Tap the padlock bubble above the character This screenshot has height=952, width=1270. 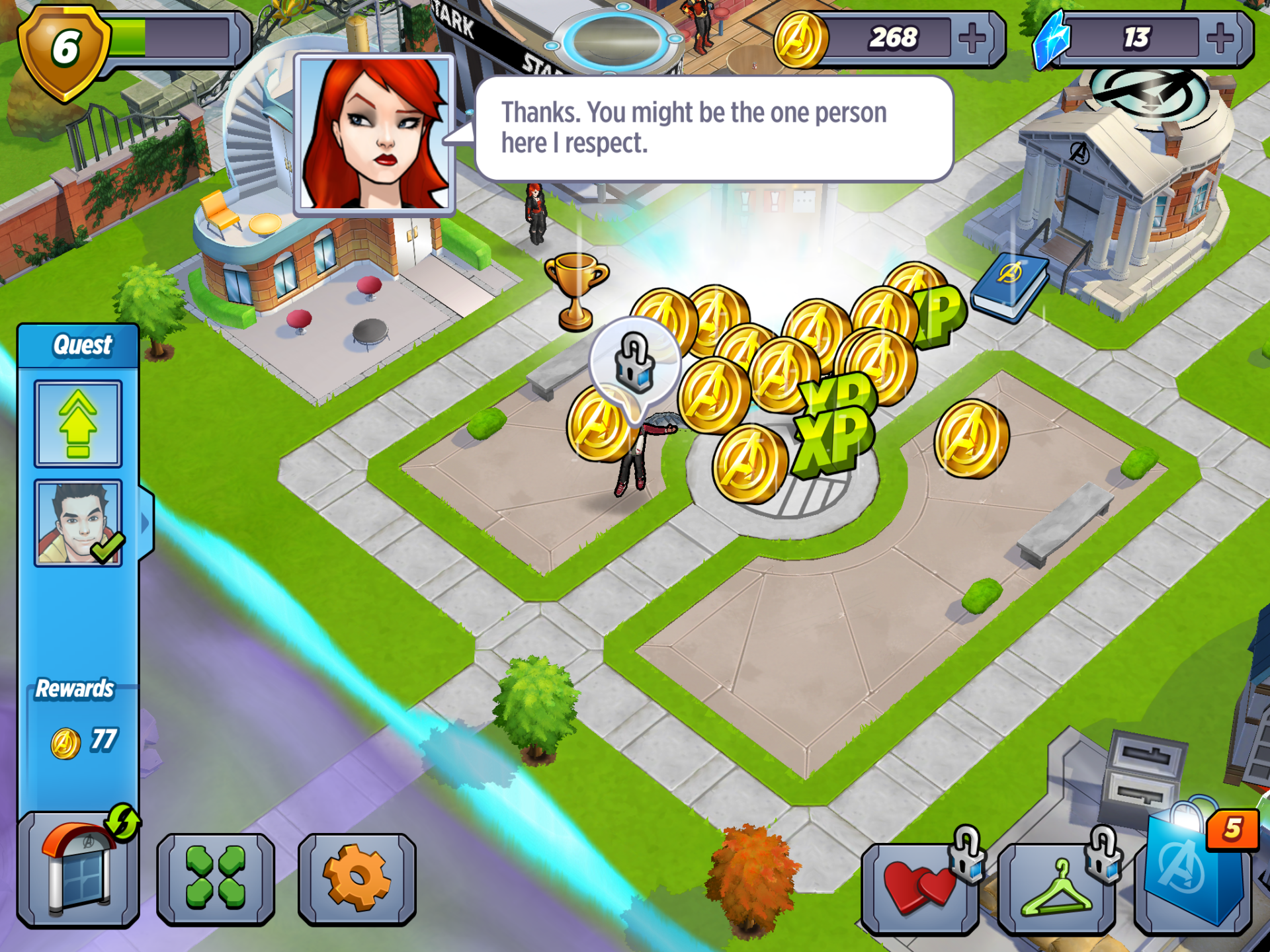(634, 364)
